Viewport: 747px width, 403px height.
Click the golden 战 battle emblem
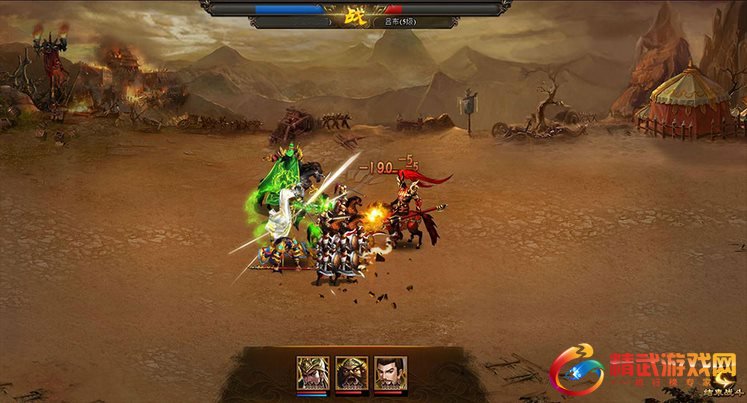pyautogui.click(x=355, y=14)
